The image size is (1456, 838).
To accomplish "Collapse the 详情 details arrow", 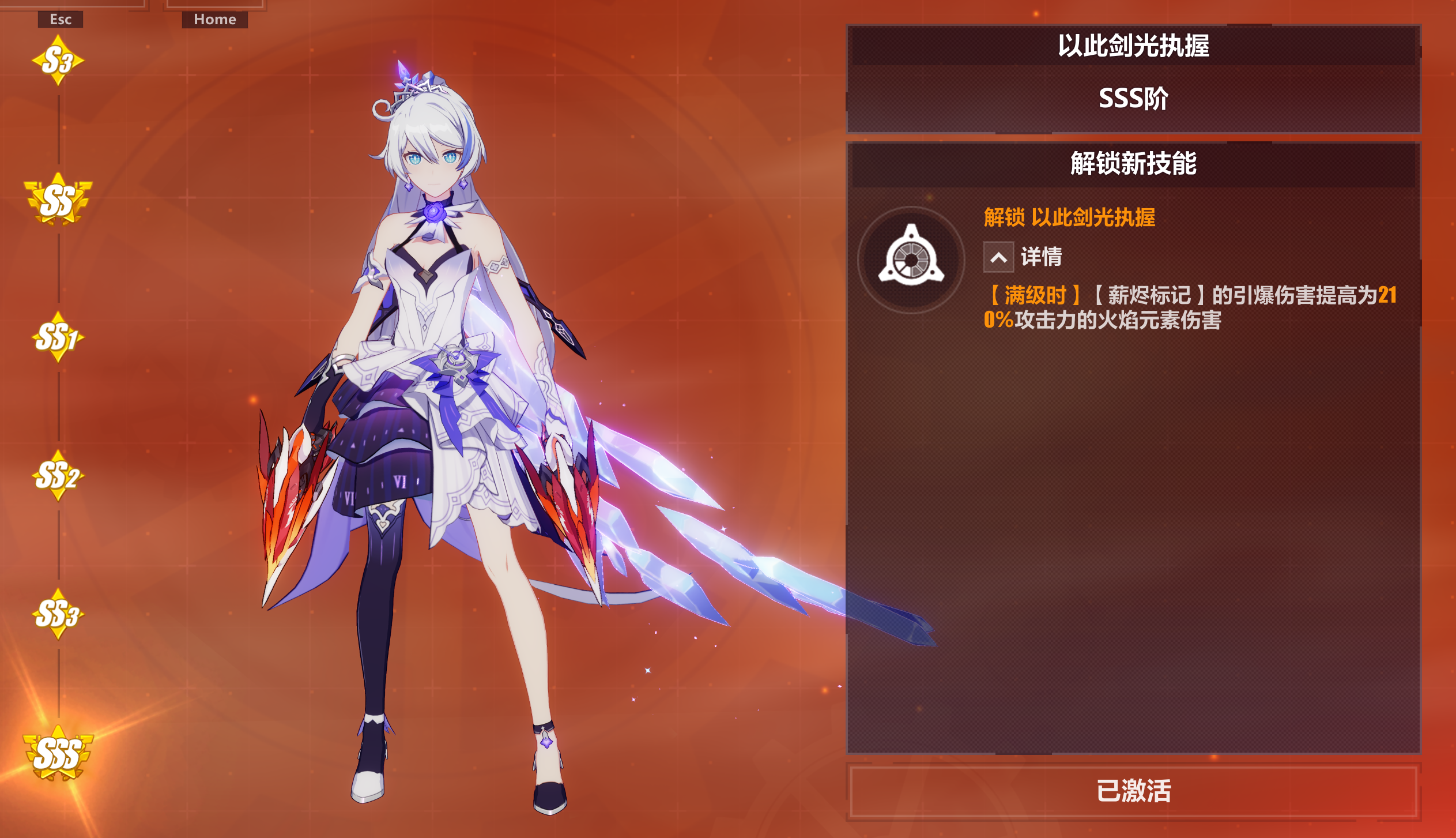I will point(998,257).
